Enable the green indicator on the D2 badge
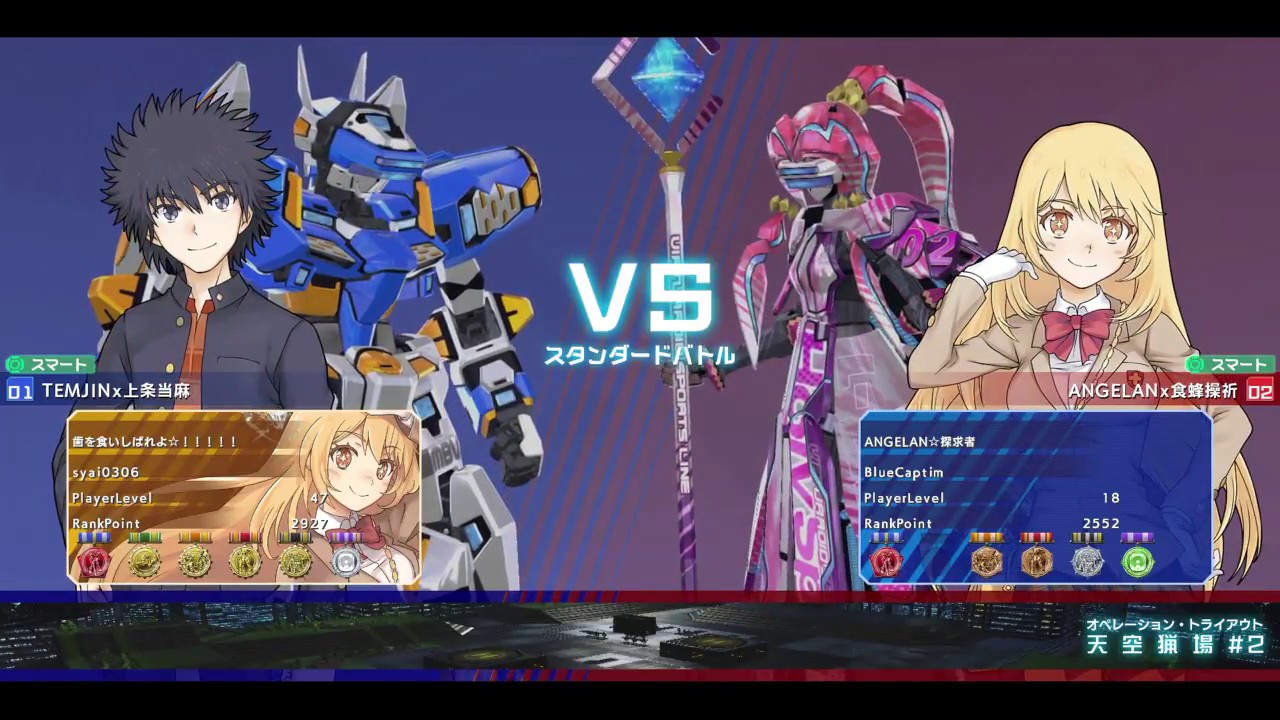Screen dimensions: 1280x720 click(x=1196, y=364)
